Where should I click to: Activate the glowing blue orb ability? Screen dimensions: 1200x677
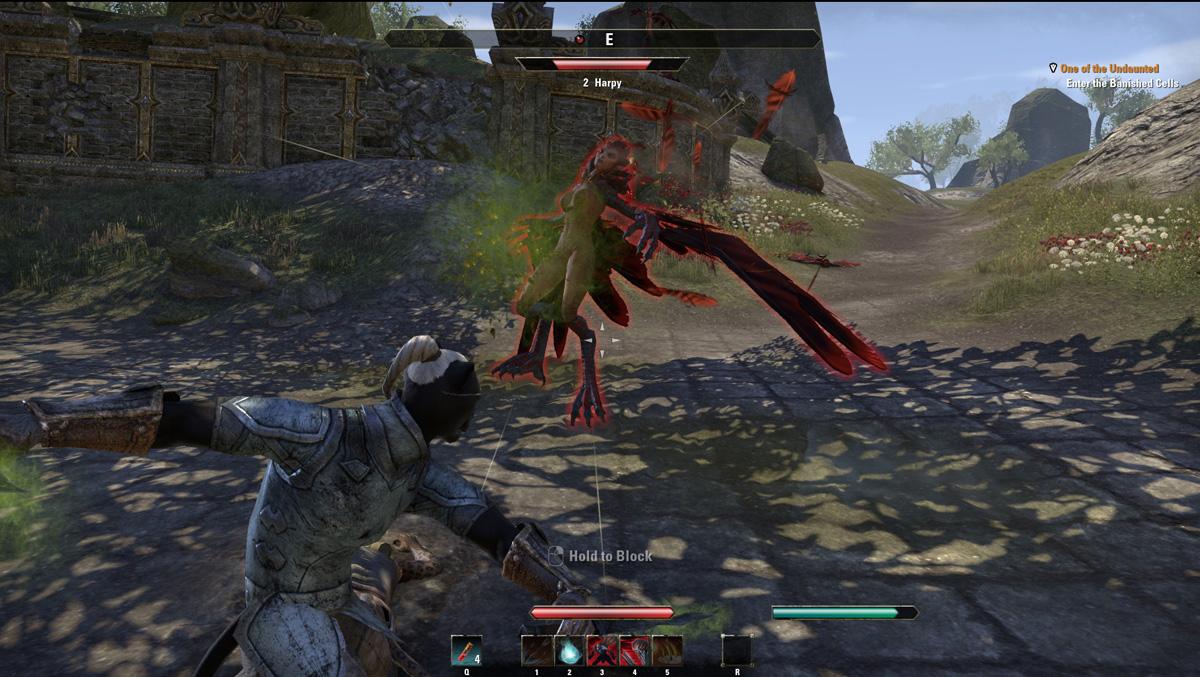(x=570, y=650)
